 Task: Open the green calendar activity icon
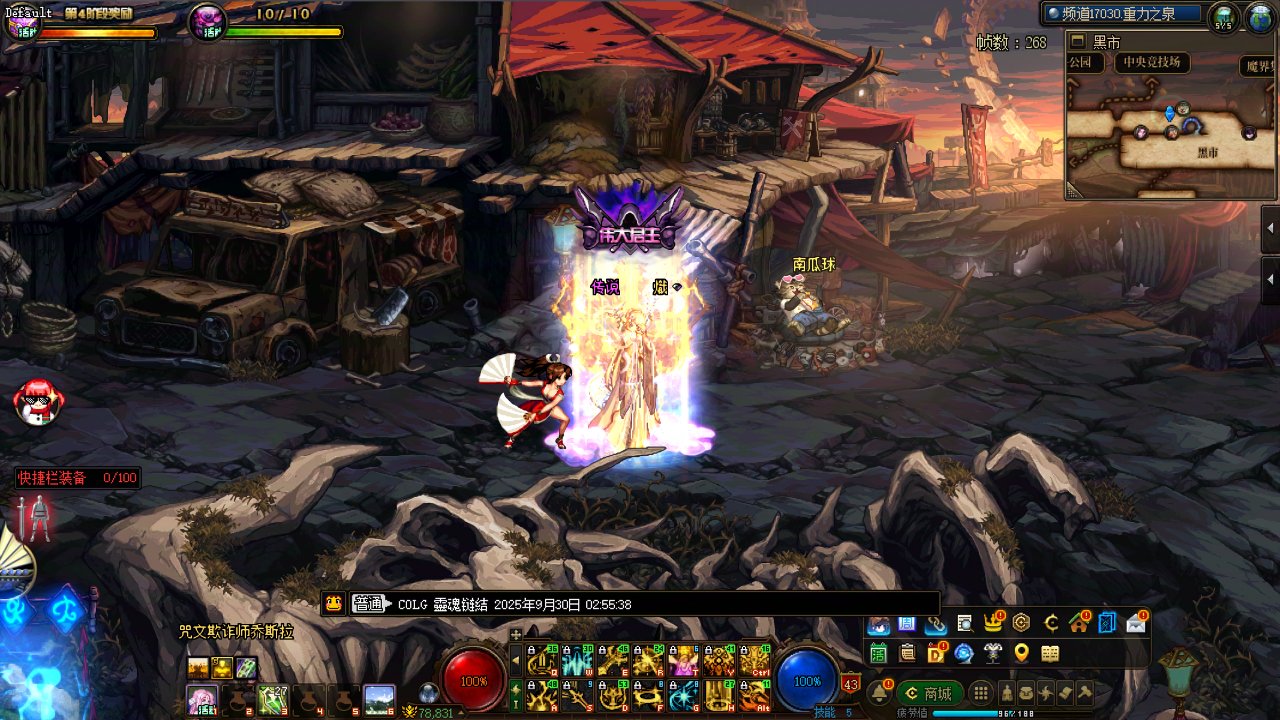click(x=879, y=653)
